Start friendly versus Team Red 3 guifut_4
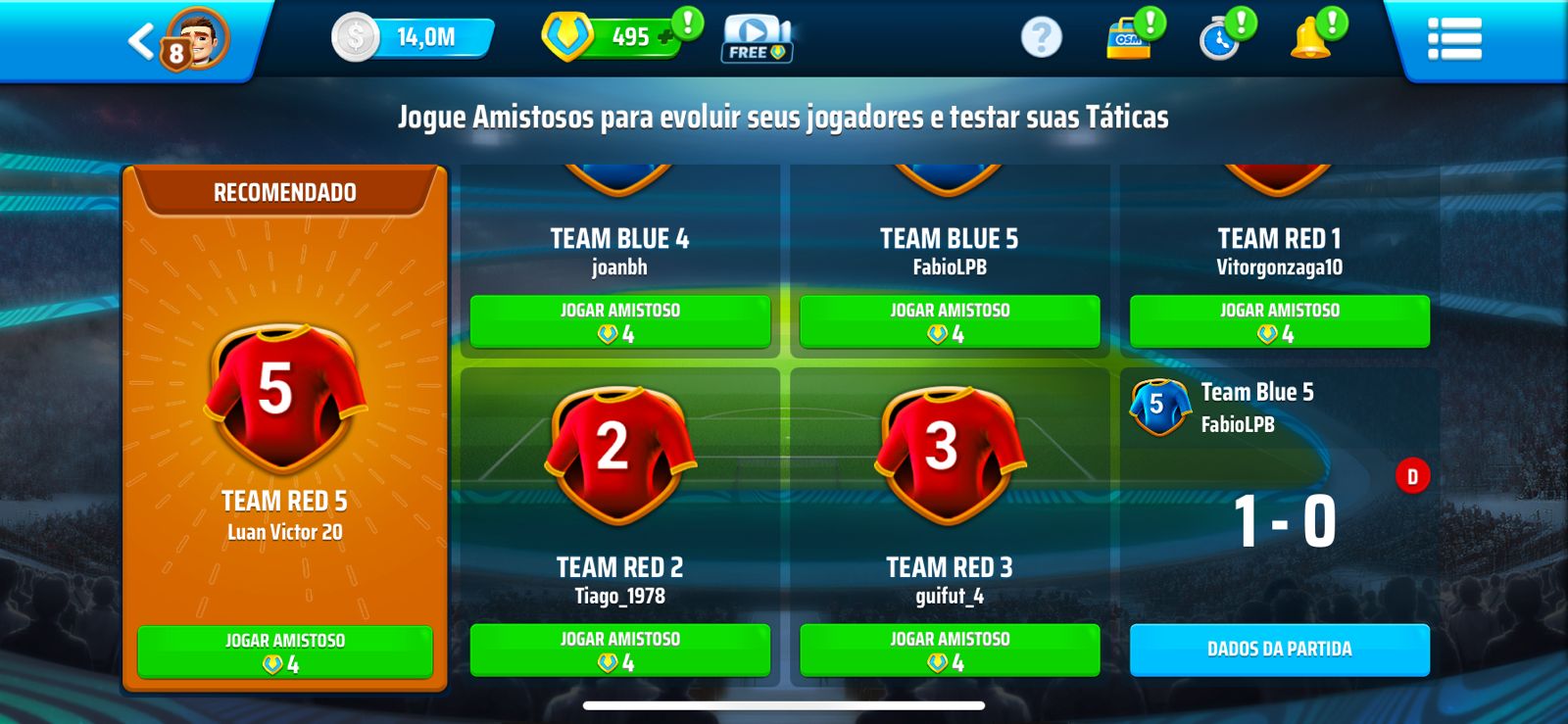The width and height of the screenshot is (1568, 724). (x=950, y=650)
